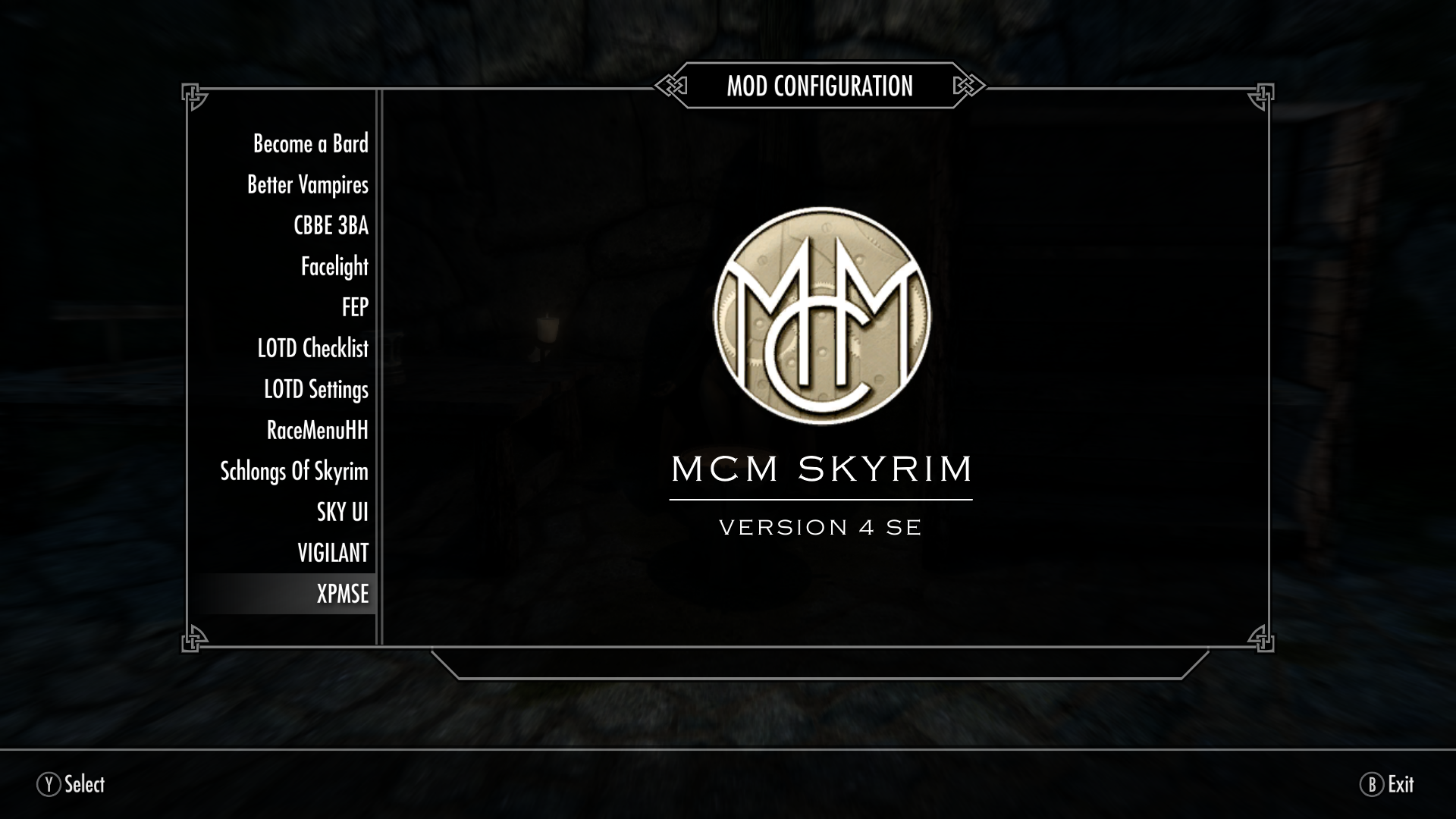Open the SKY UI mod page
The width and height of the screenshot is (1456, 819).
tap(341, 512)
